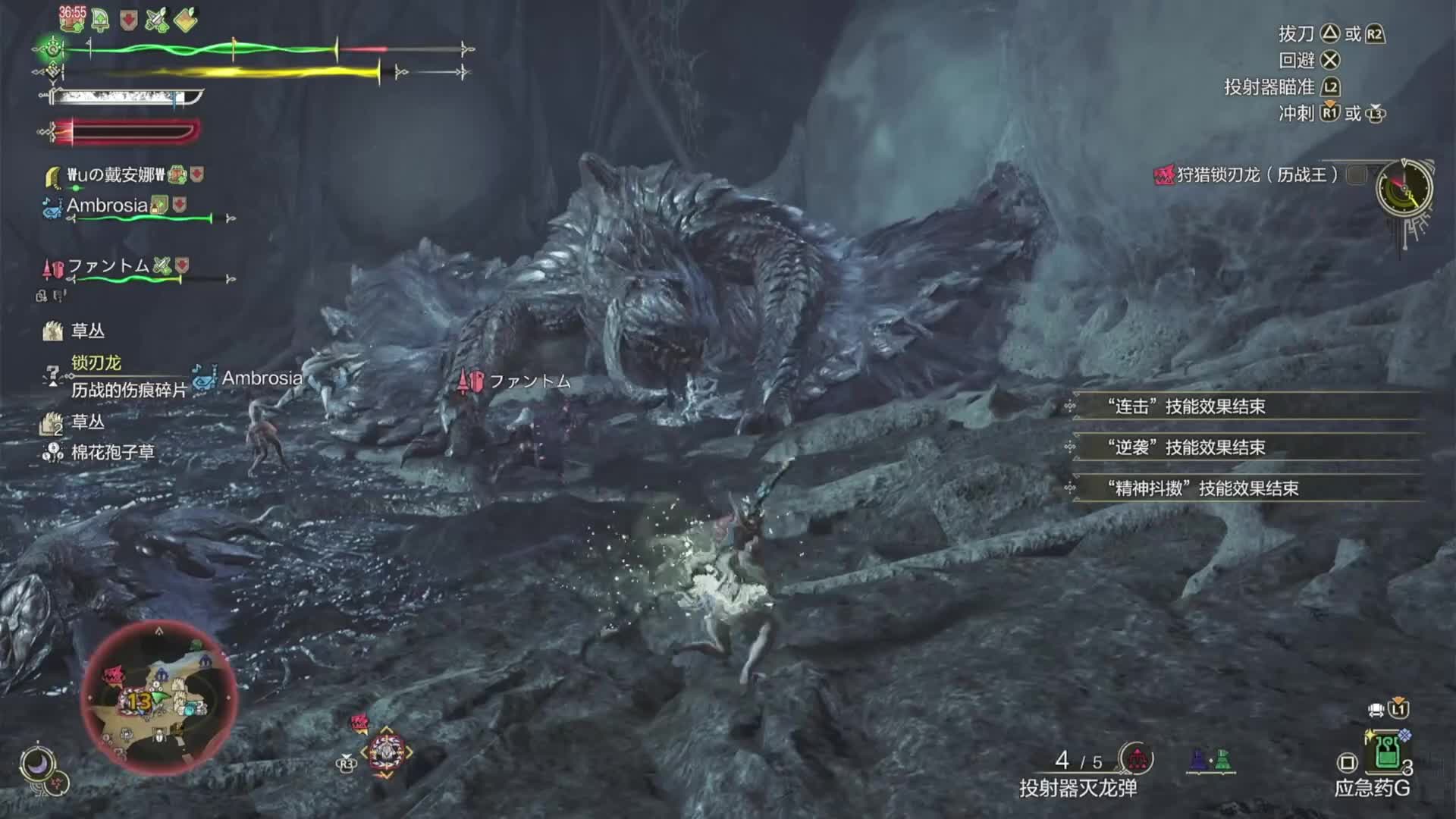Choose 棉花孢子草 in the nearby gathering list
This screenshot has height=819, width=1456.
pos(112,453)
